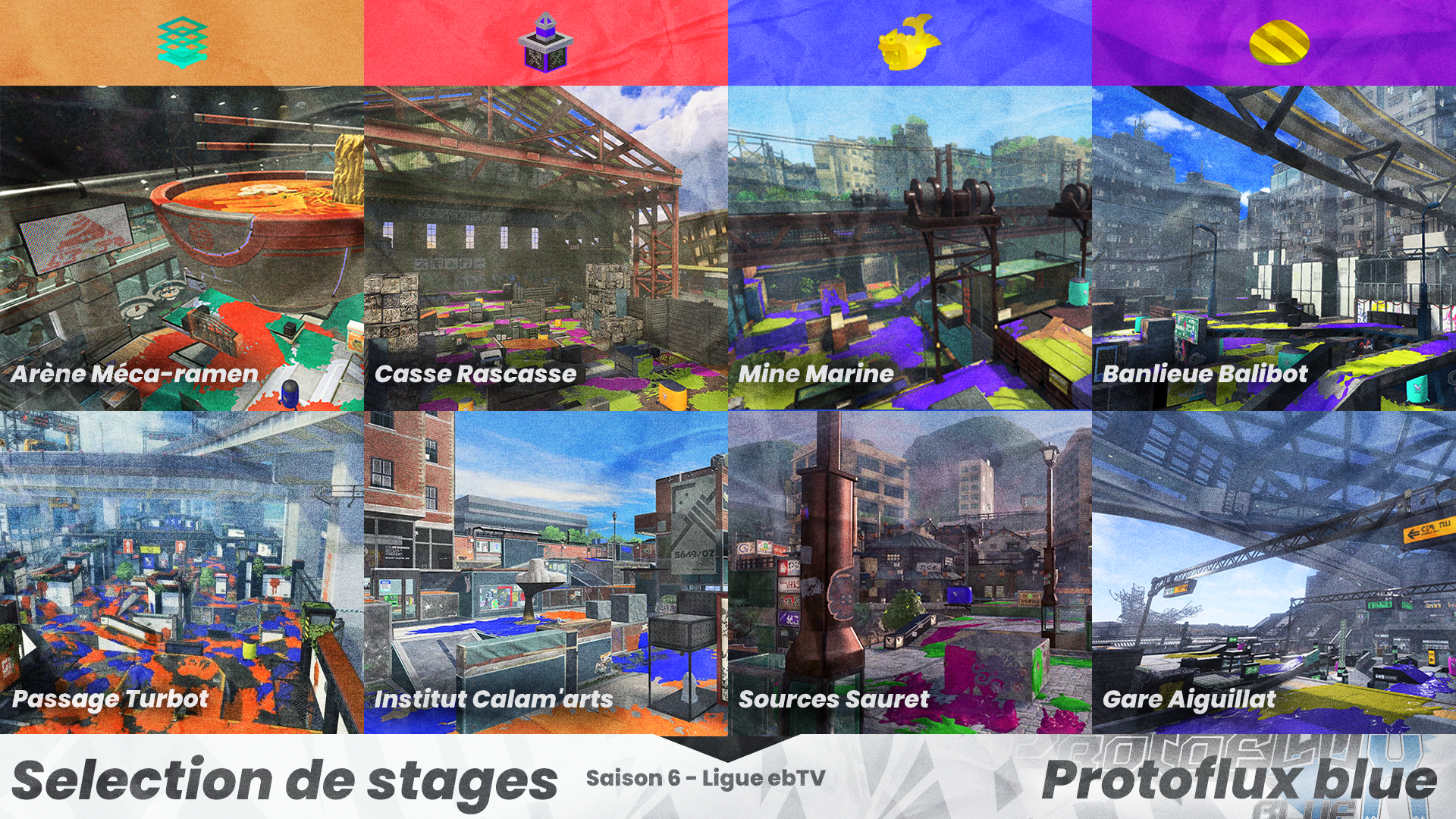The width and height of the screenshot is (1456, 819).
Task: Choose the Passage Turbot stage tile
Action: (182, 573)
